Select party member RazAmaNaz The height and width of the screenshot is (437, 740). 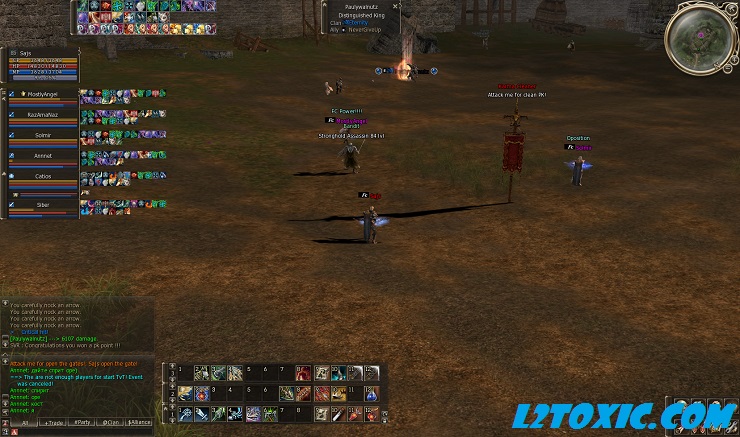tap(42, 115)
